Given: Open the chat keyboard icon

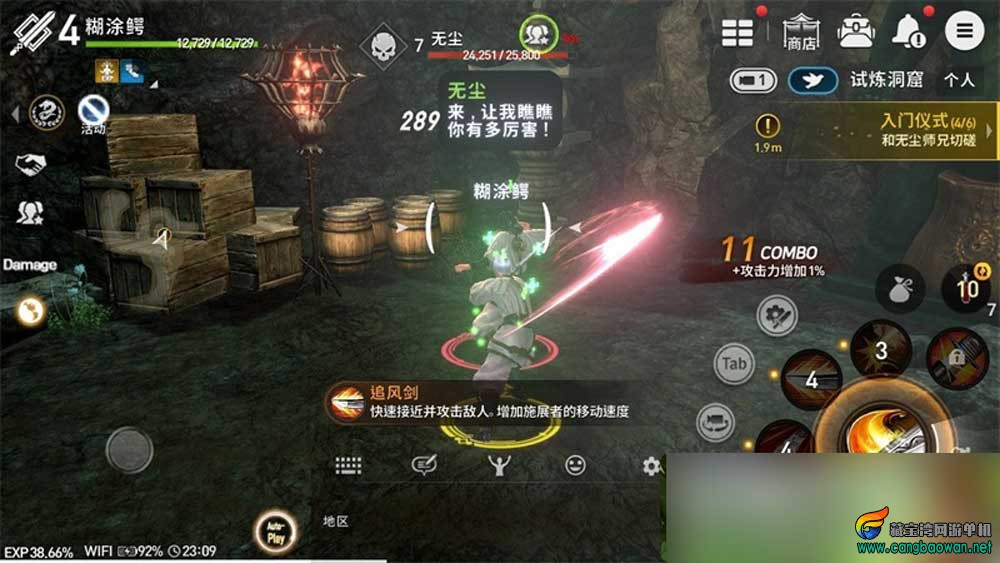Looking at the screenshot, I should [348, 465].
